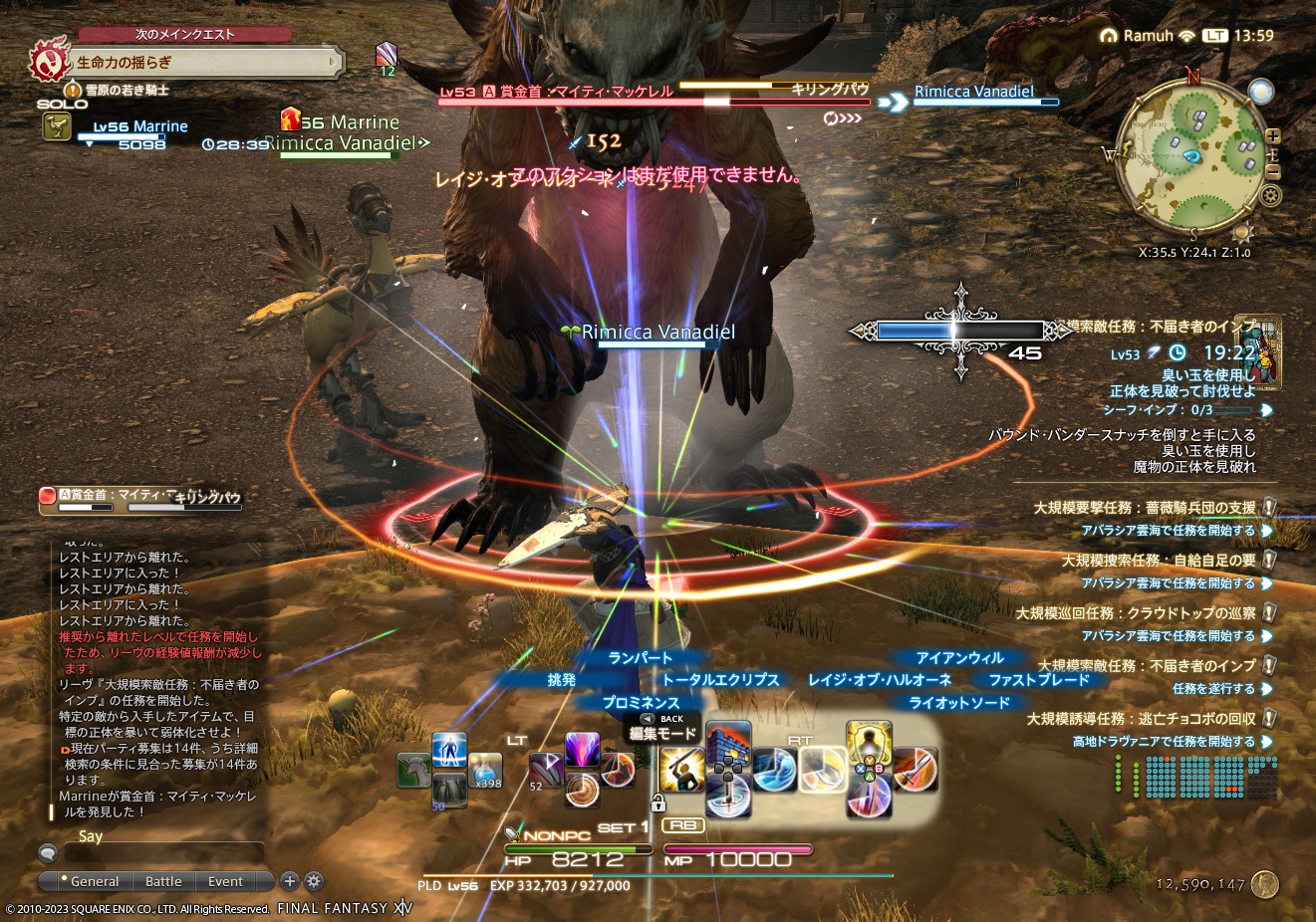The width and height of the screenshot is (1316, 922).
Task: Toggle the levequest alert bell on 自給自足の要
Action: [1268, 560]
